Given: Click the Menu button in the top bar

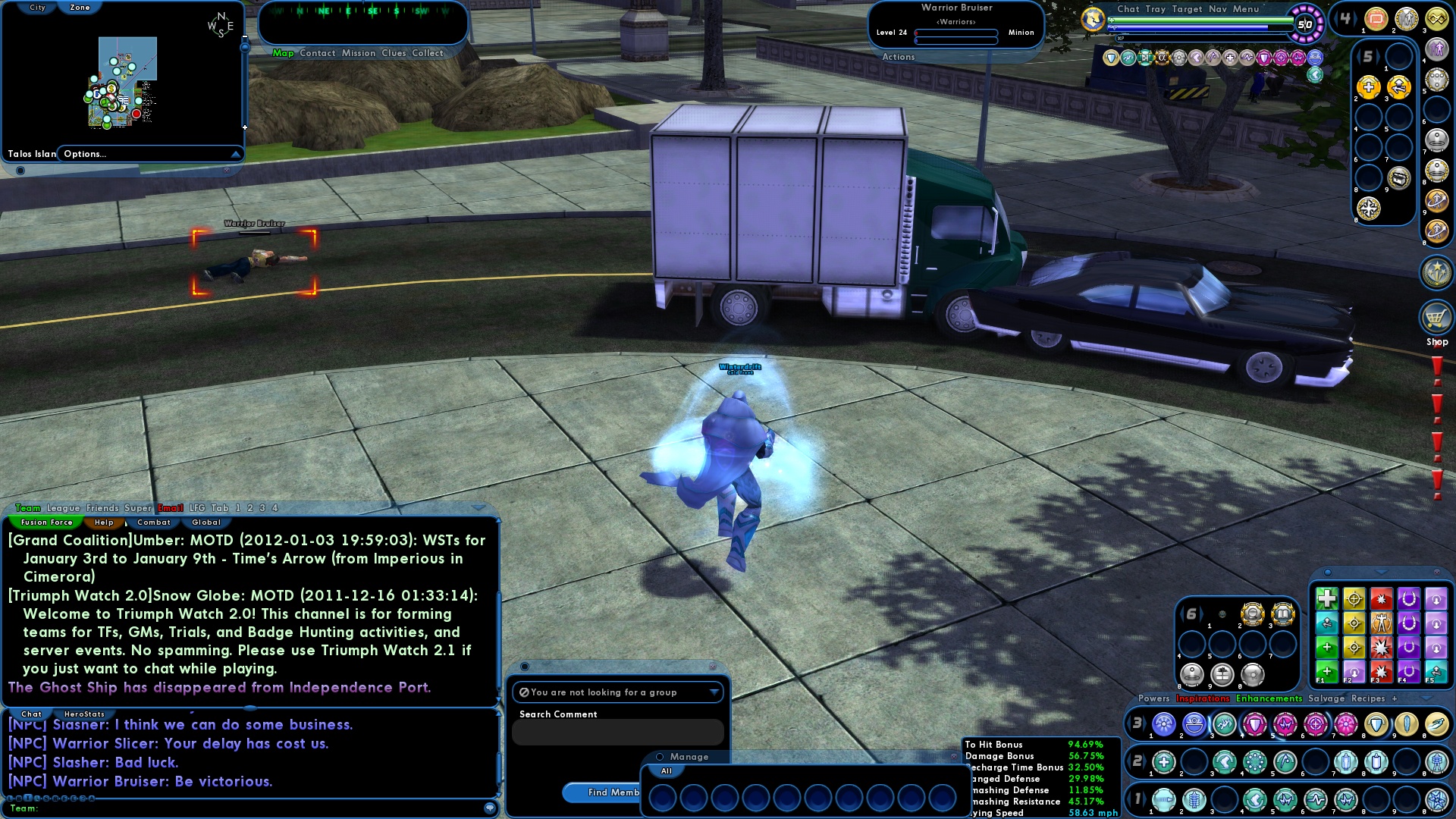Looking at the screenshot, I should 1247,9.
